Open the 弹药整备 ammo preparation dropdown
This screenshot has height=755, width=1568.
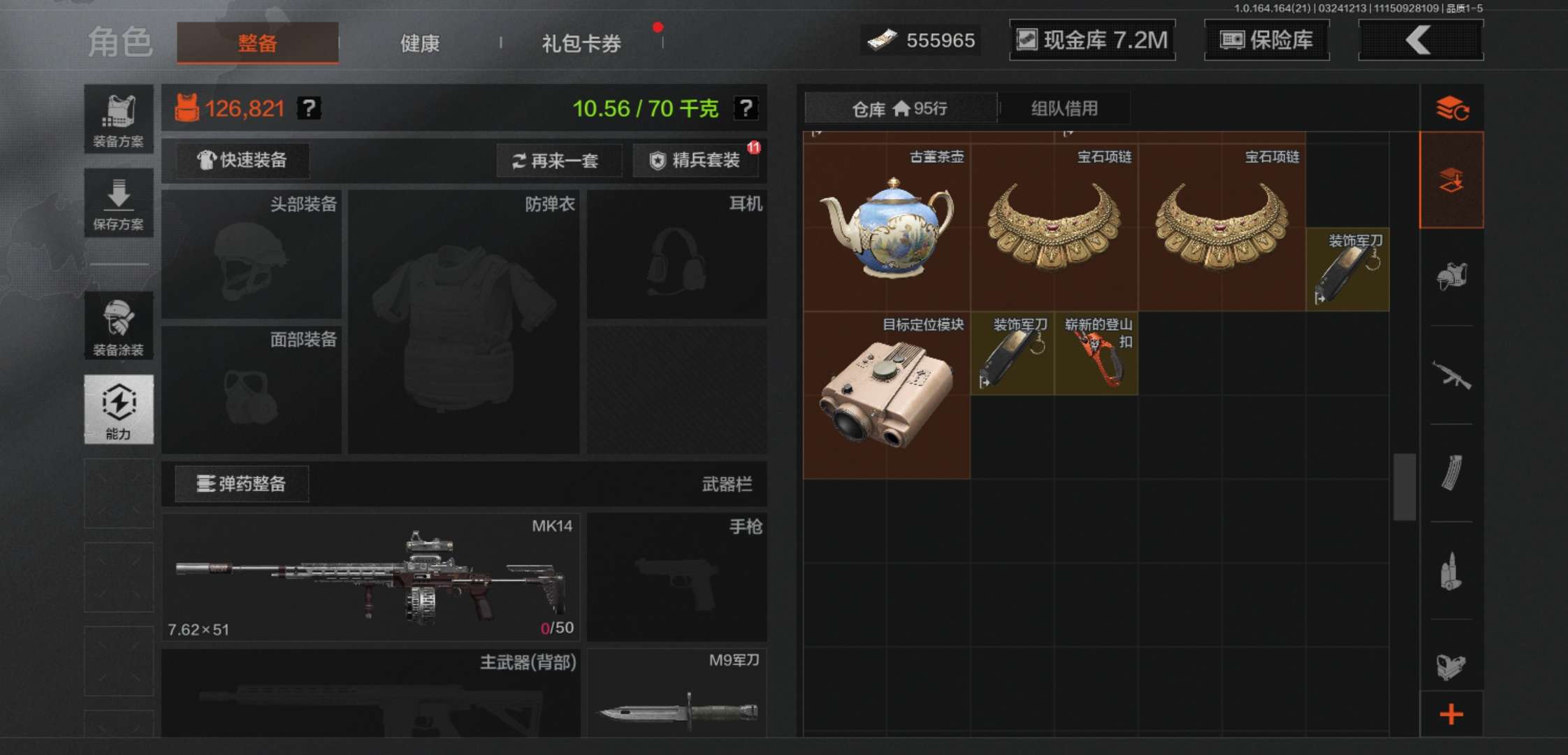[x=241, y=484]
